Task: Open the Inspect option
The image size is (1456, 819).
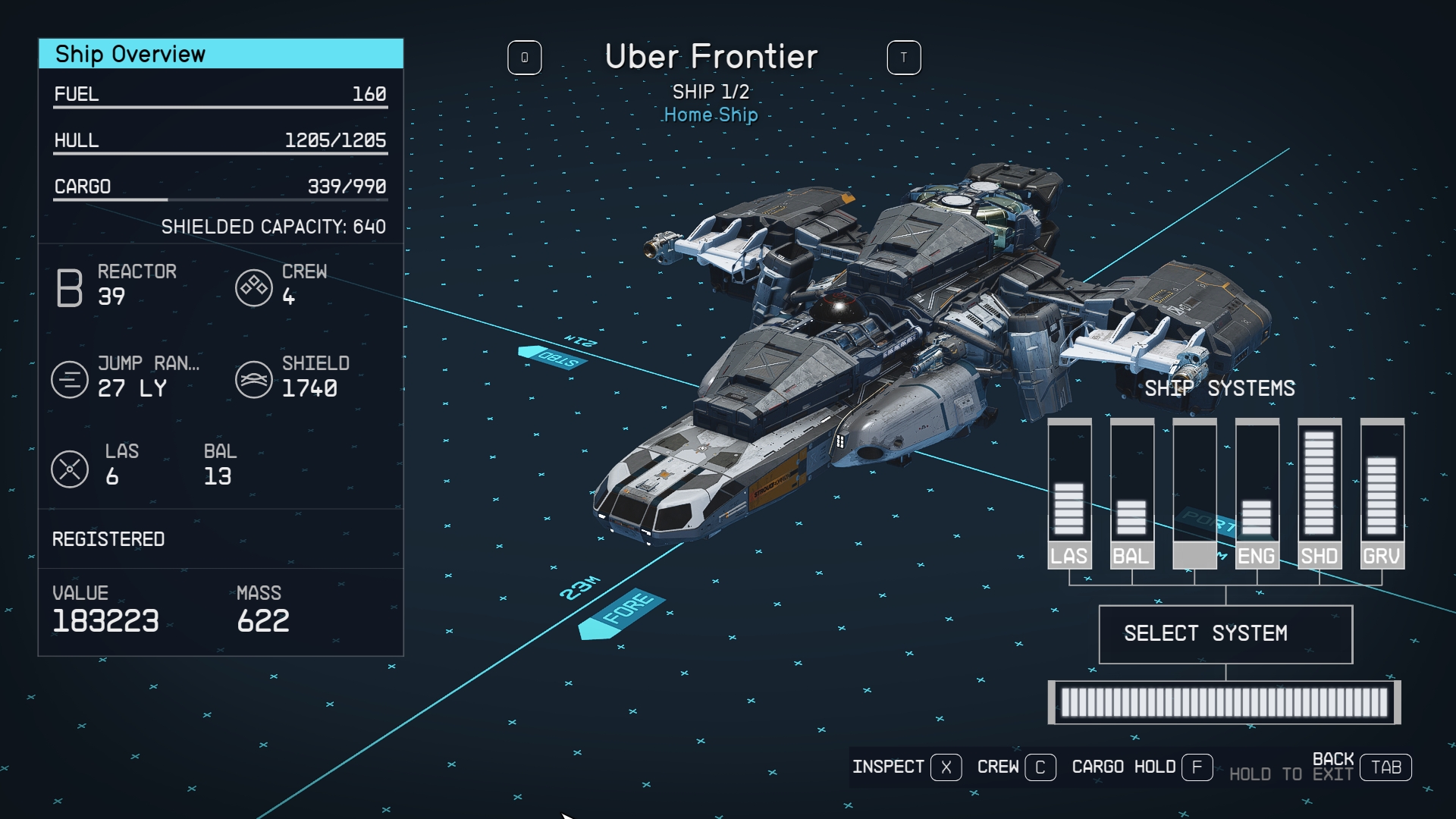Action: pyautogui.click(x=906, y=767)
